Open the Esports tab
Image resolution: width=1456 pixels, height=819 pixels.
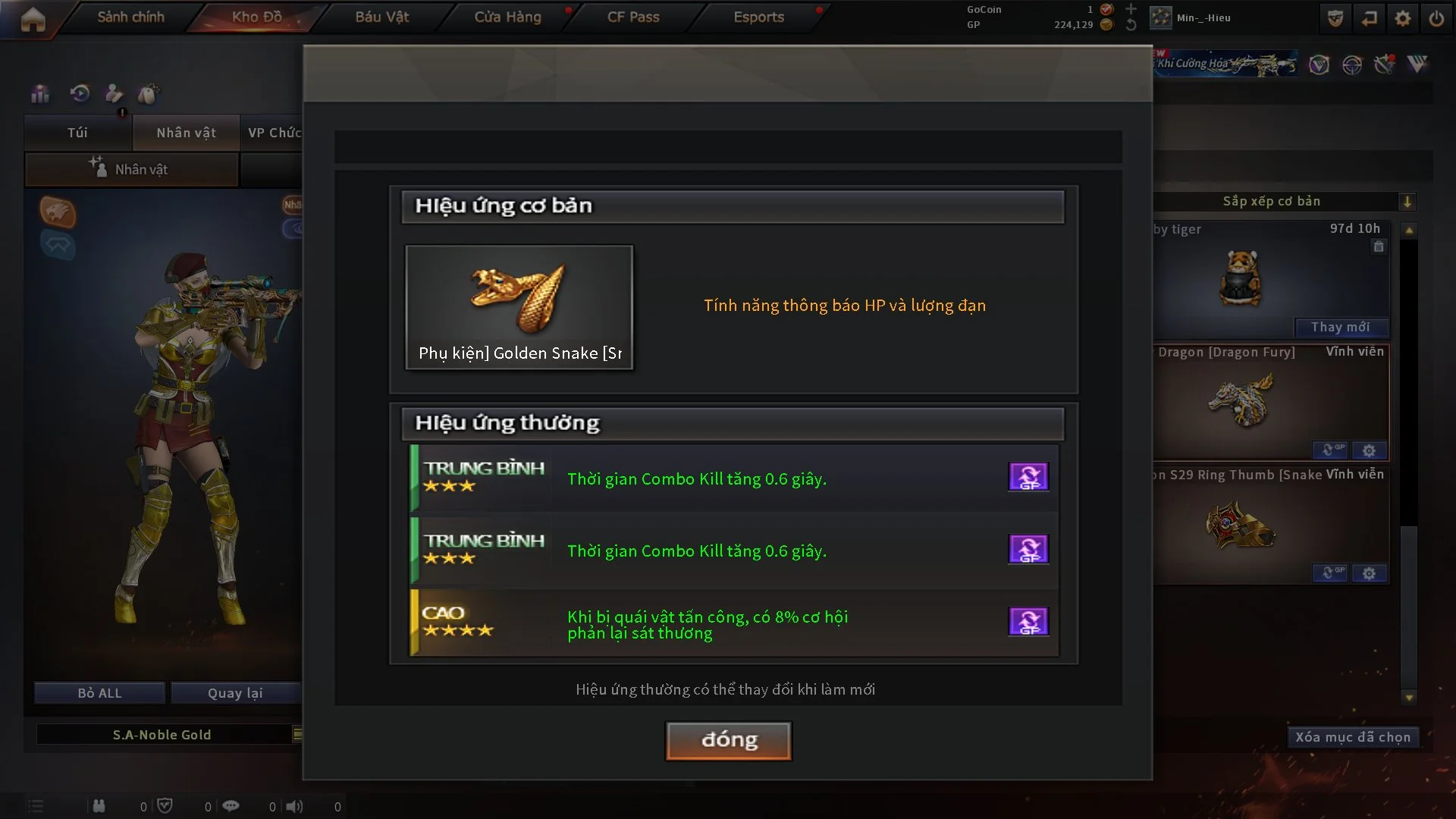click(758, 17)
